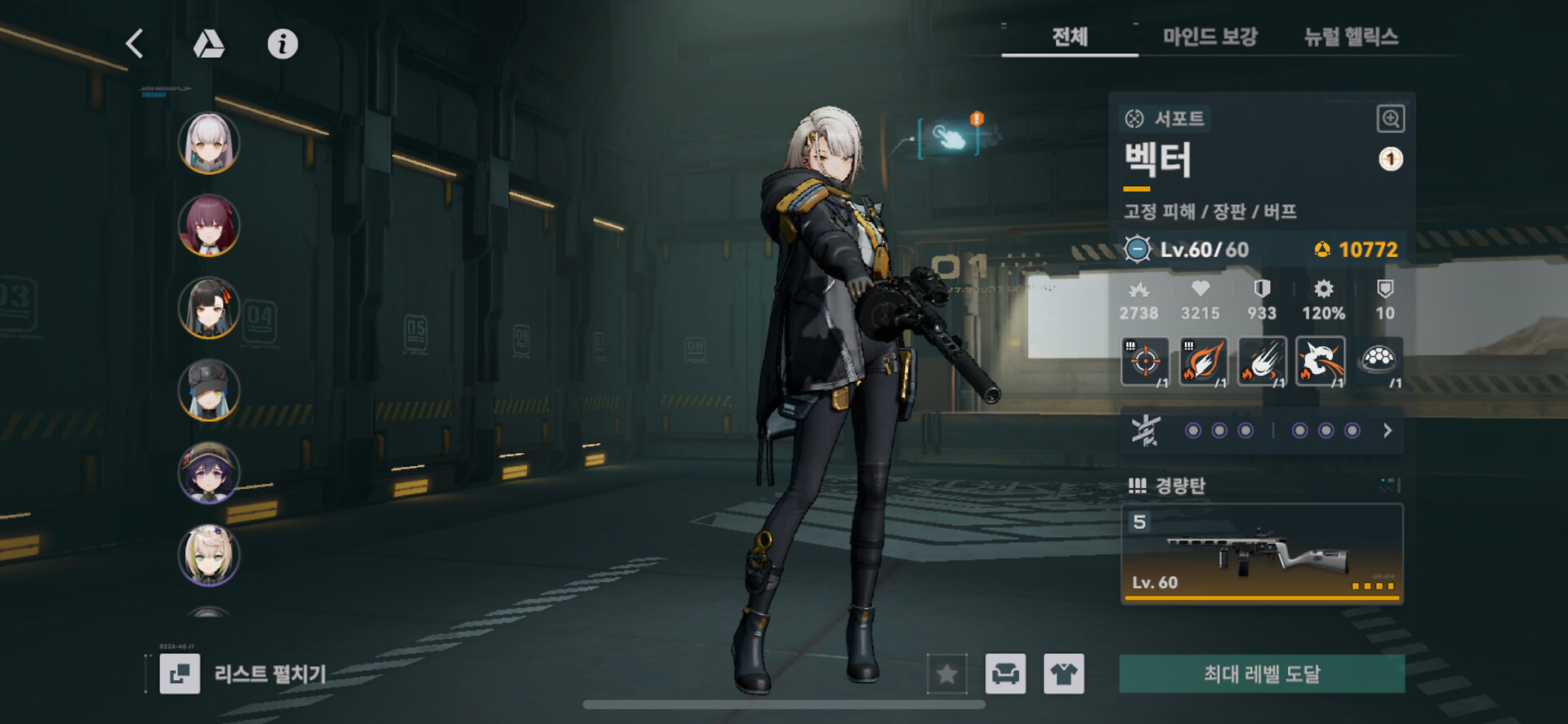Expand the list with 리스트 펼치기
1568x724 pixels.
245,673
